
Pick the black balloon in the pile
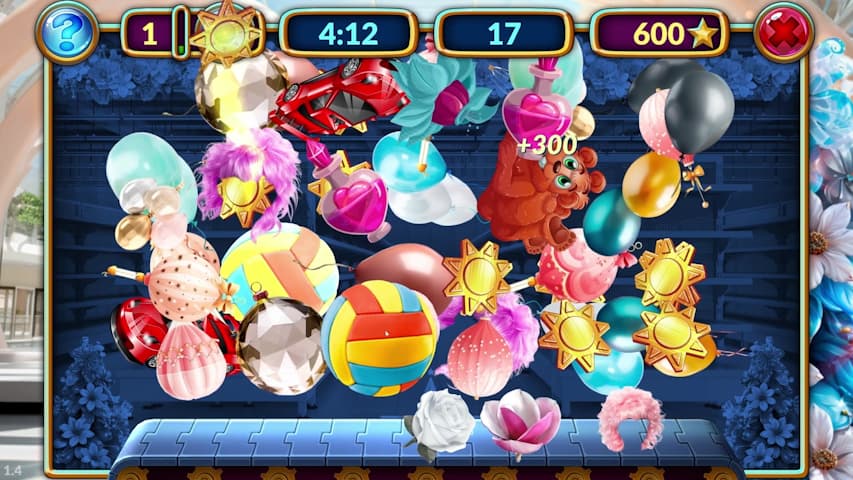click(x=698, y=108)
